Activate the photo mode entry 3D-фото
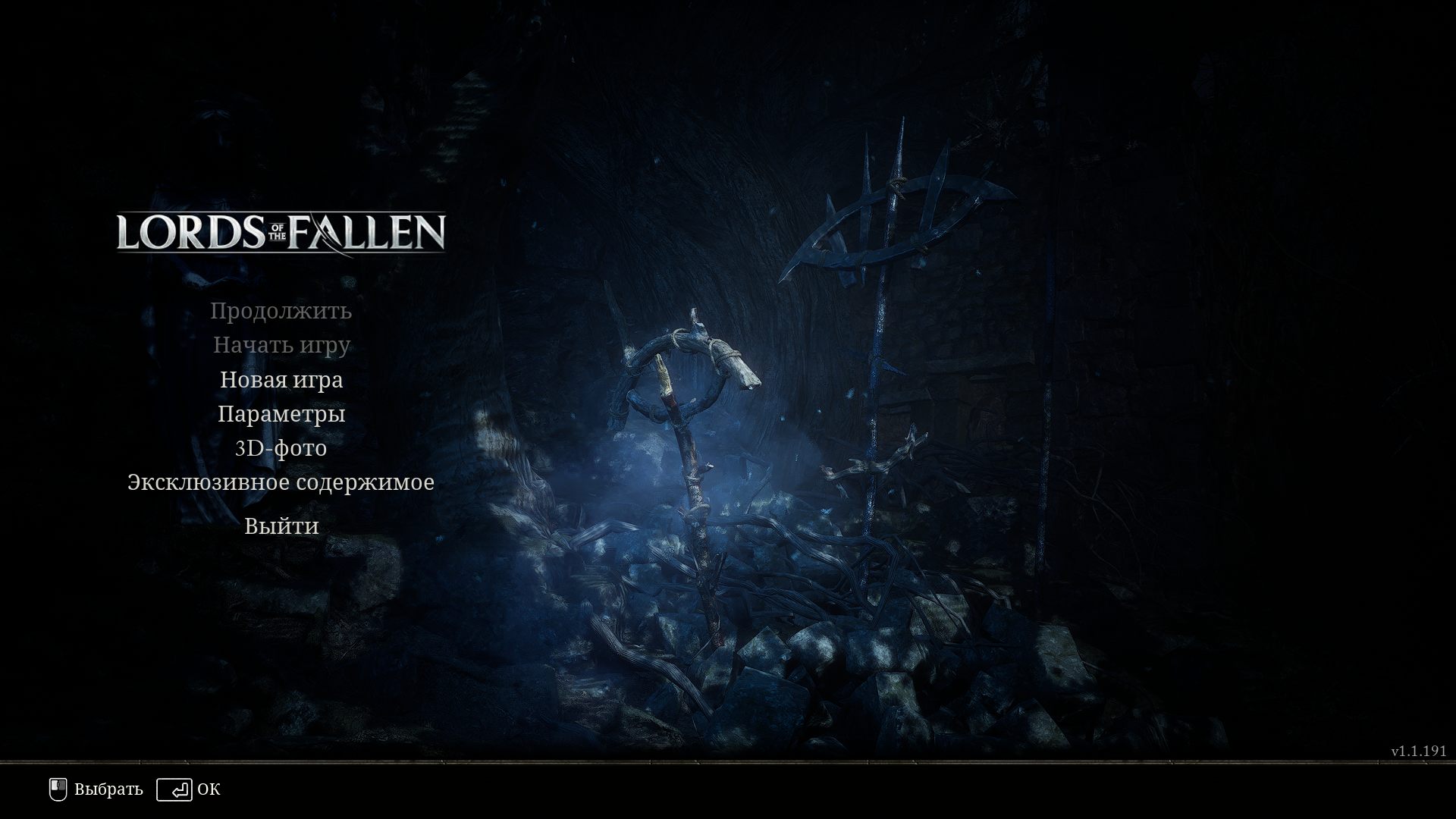The height and width of the screenshot is (819, 1456). (x=281, y=448)
